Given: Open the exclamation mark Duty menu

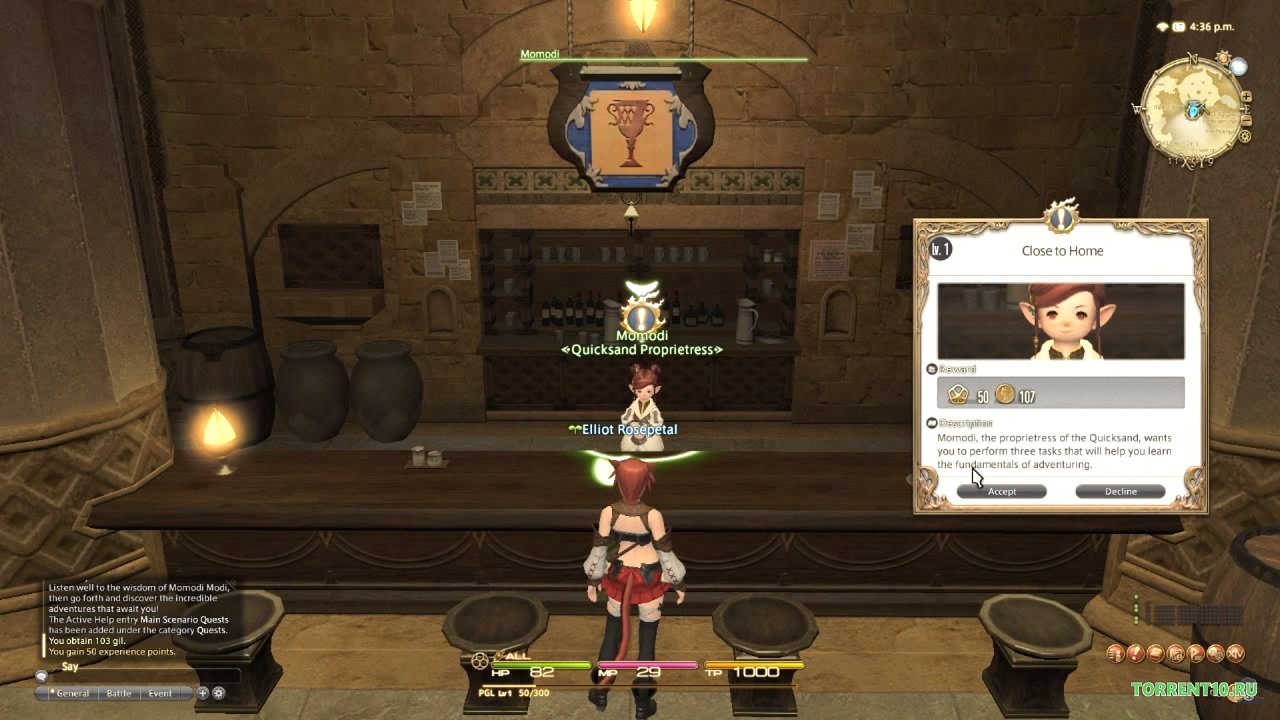Looking at the screenshot, I should point(1136,654).
